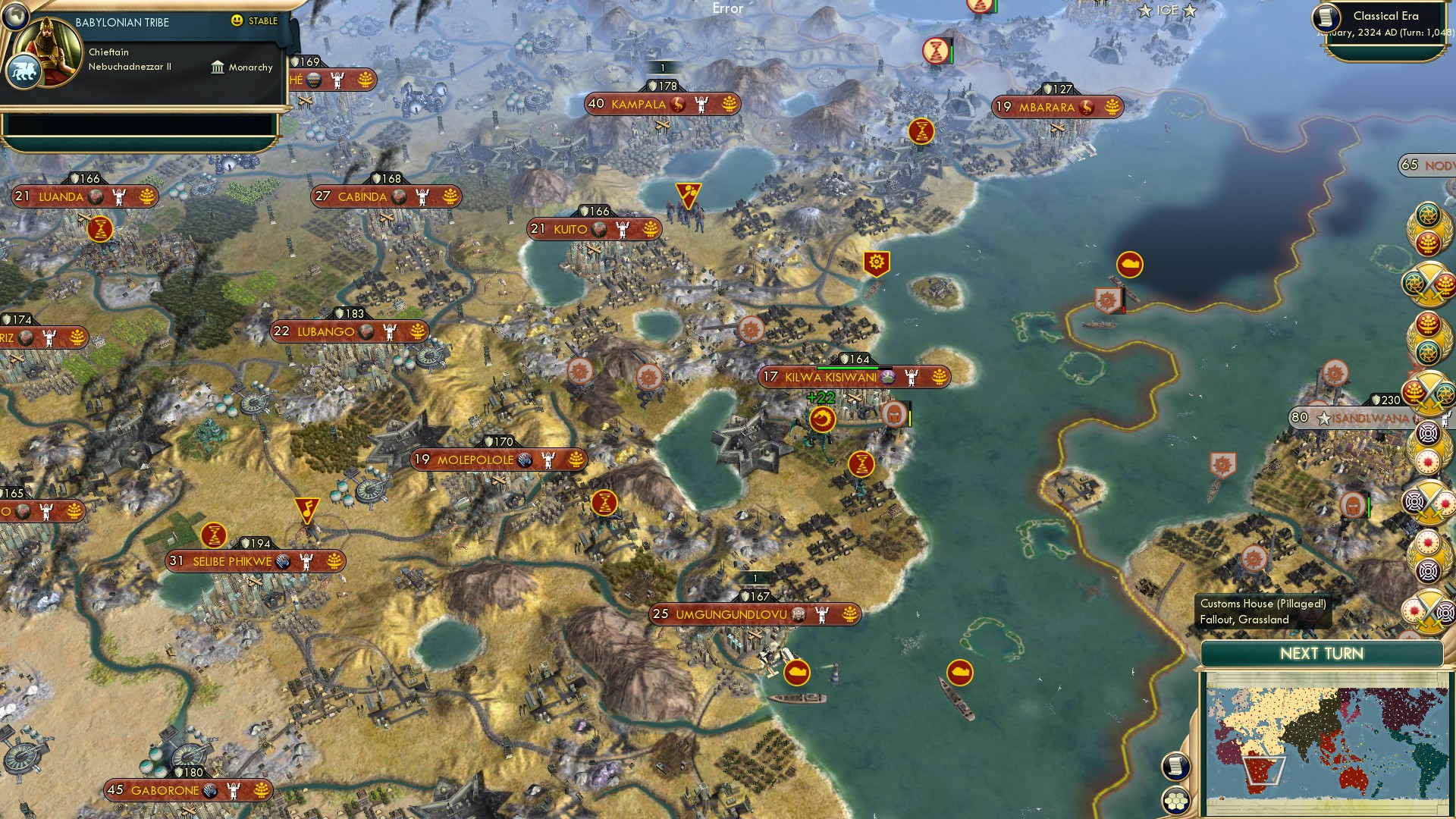Click the Monarchy government icon
1456x819 pixels.
coord(219,67)
